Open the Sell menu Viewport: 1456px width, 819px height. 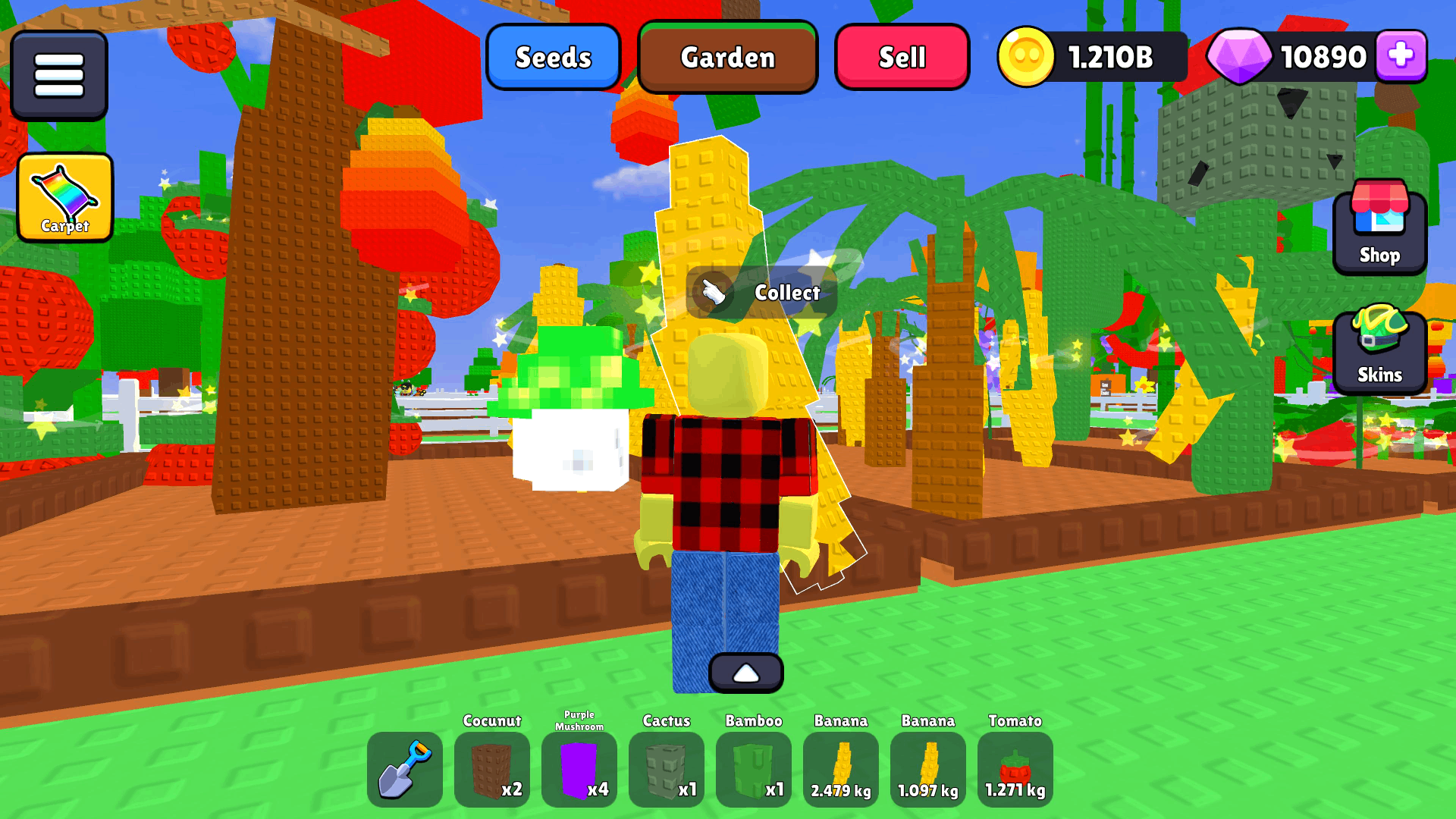pos(902,57)
